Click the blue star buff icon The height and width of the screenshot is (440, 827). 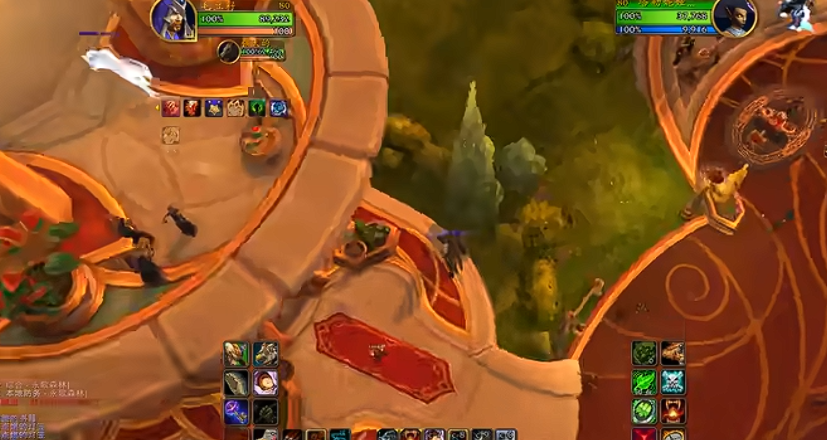[x=213, y=108]
